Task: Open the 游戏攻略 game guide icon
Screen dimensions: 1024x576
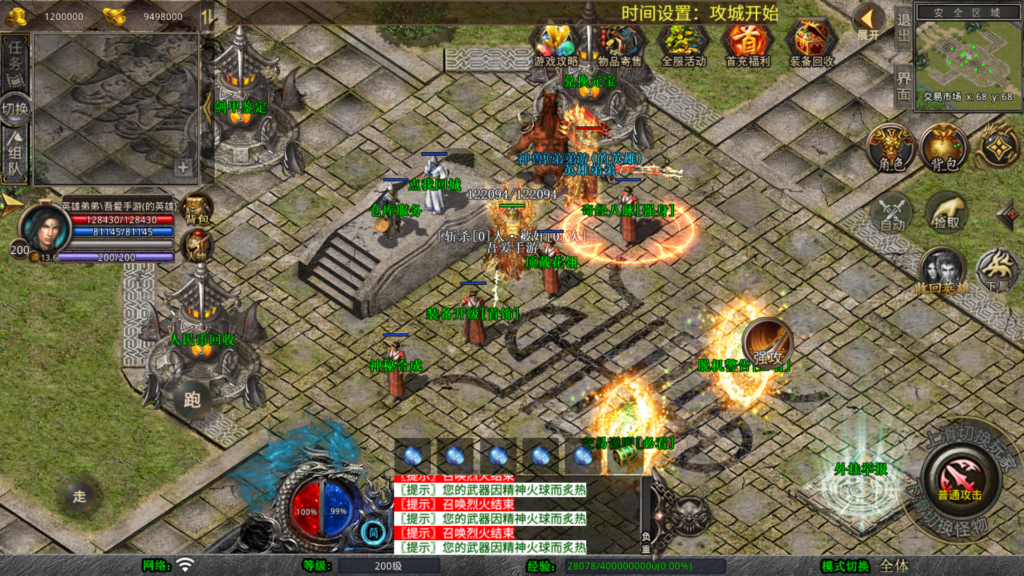Action: coord(557,44)
